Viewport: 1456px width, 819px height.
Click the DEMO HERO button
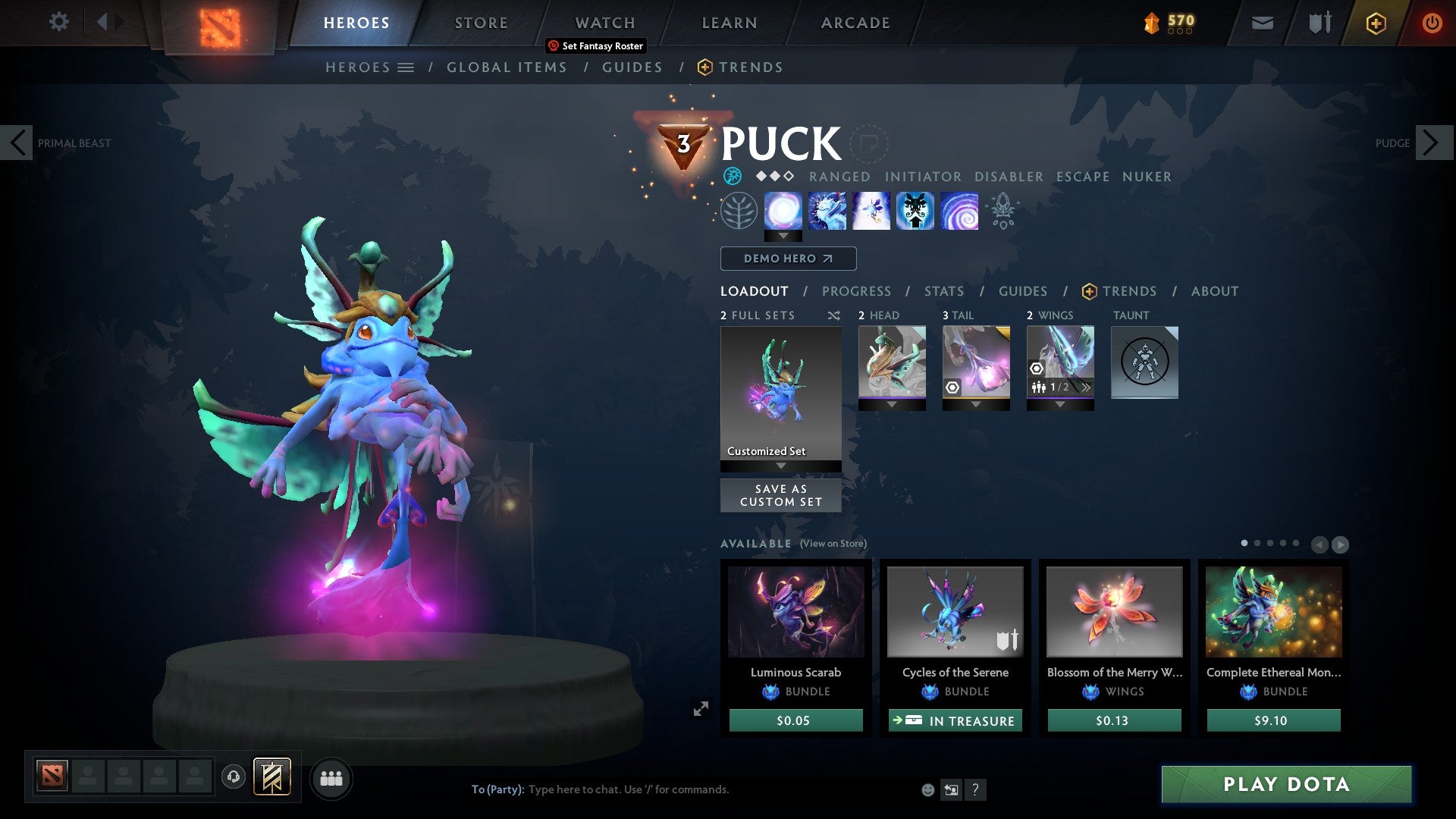788,258
